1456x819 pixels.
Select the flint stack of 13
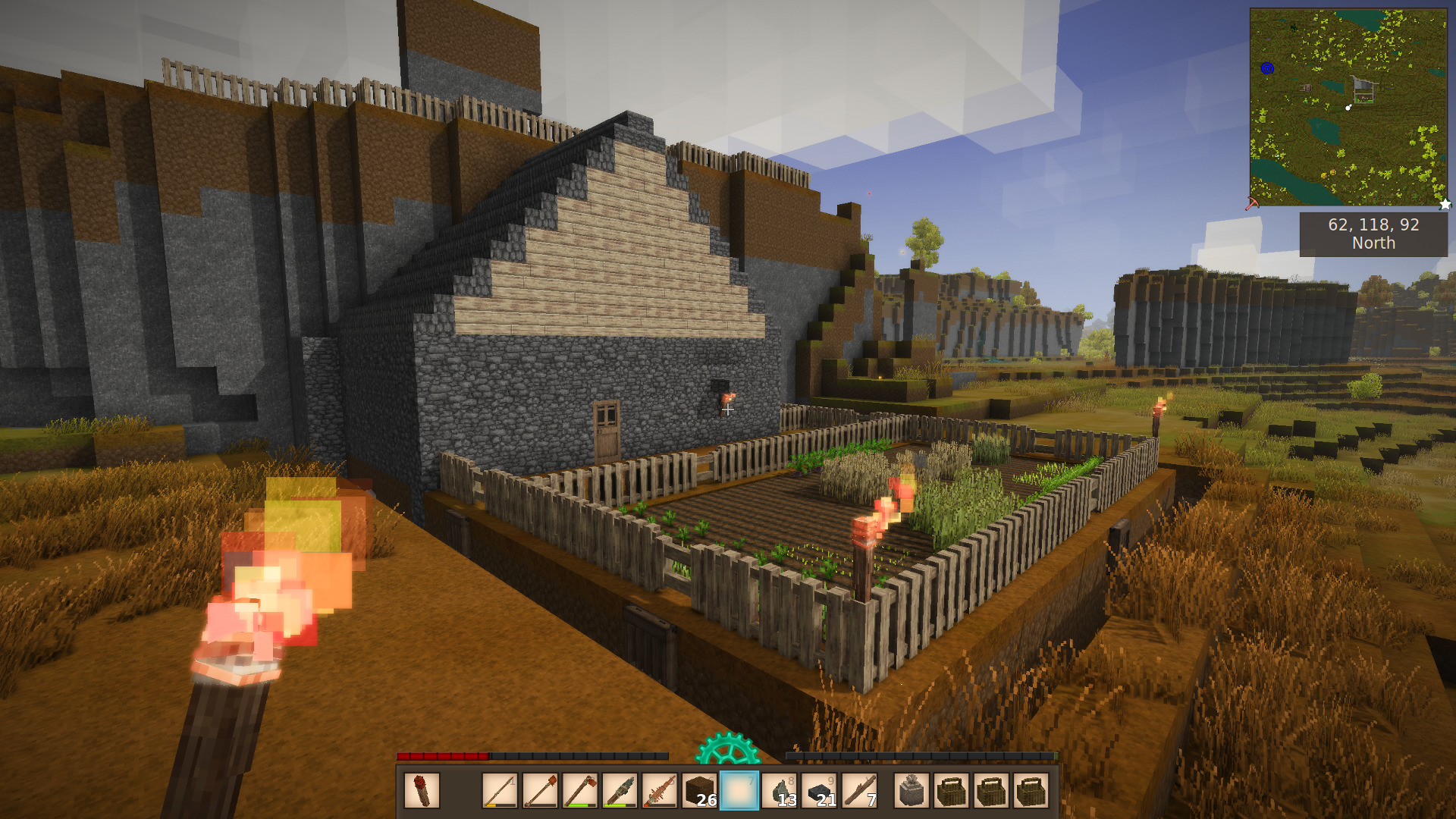pyautogui.click(x=780, y=791)
